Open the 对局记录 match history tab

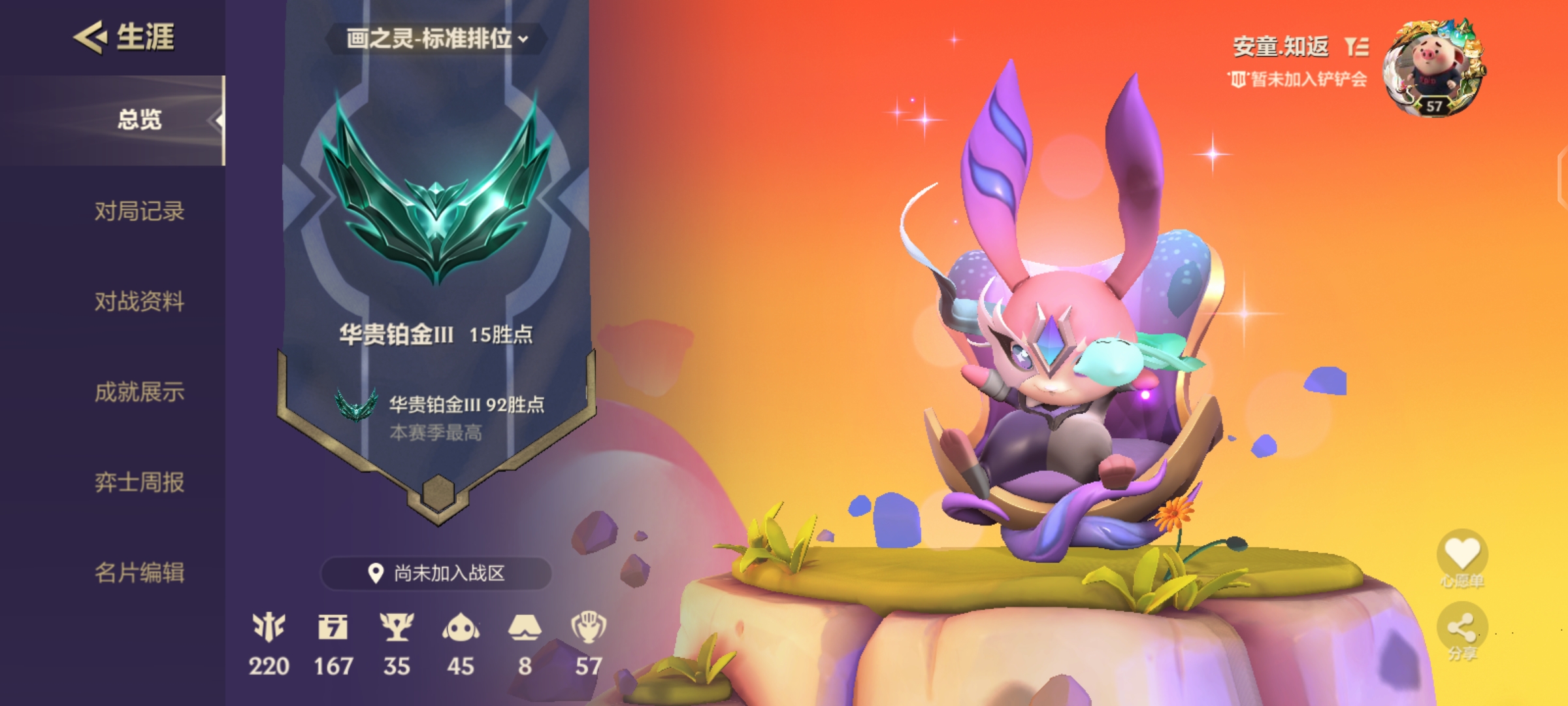point(139,211)
